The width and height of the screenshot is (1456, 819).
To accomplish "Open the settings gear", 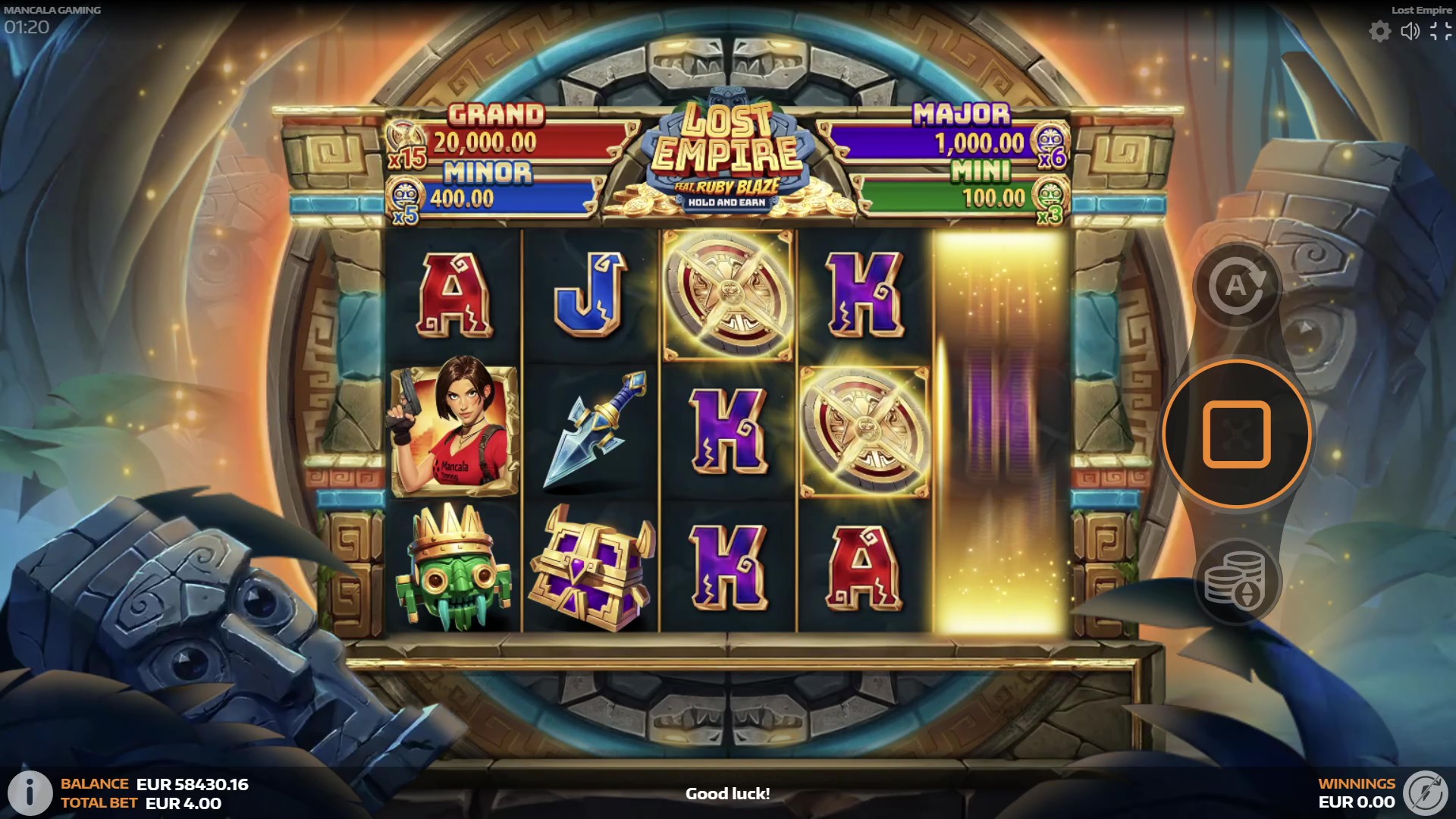I will (1379, 31).
